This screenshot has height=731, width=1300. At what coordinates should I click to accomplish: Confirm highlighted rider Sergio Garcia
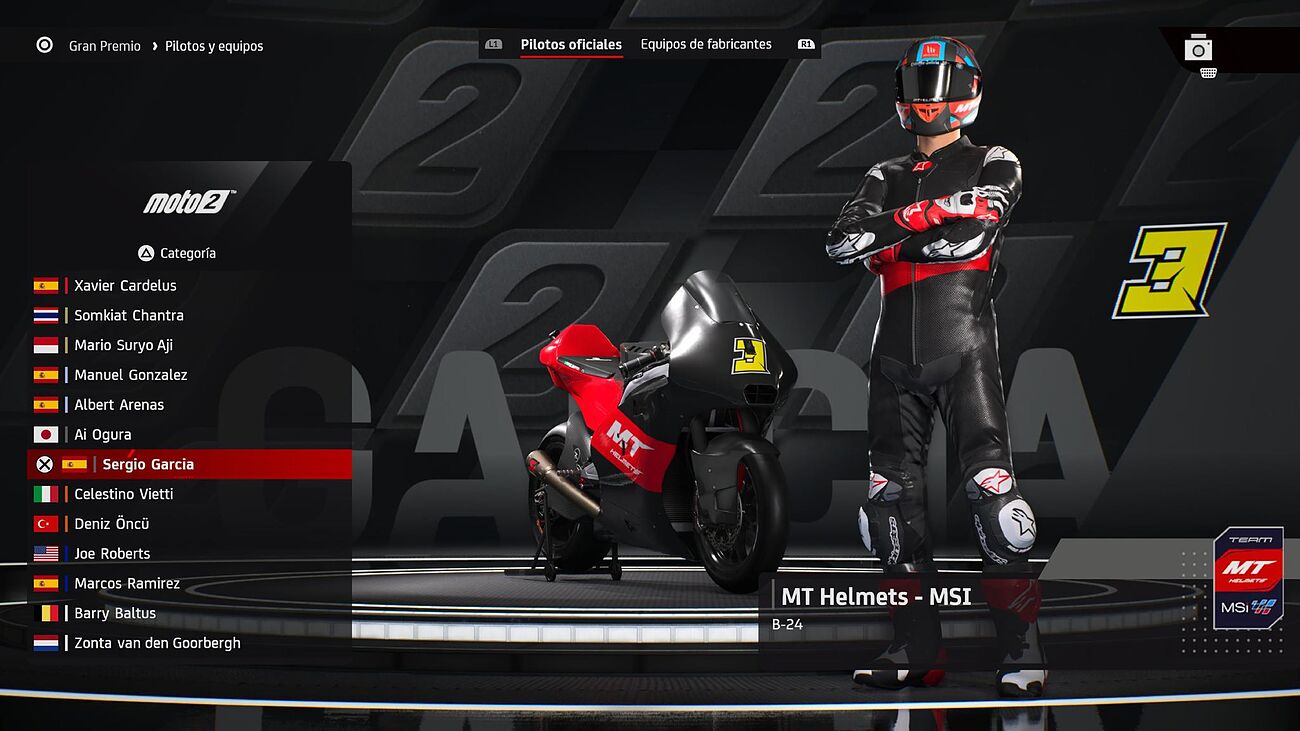coord(148,465)
